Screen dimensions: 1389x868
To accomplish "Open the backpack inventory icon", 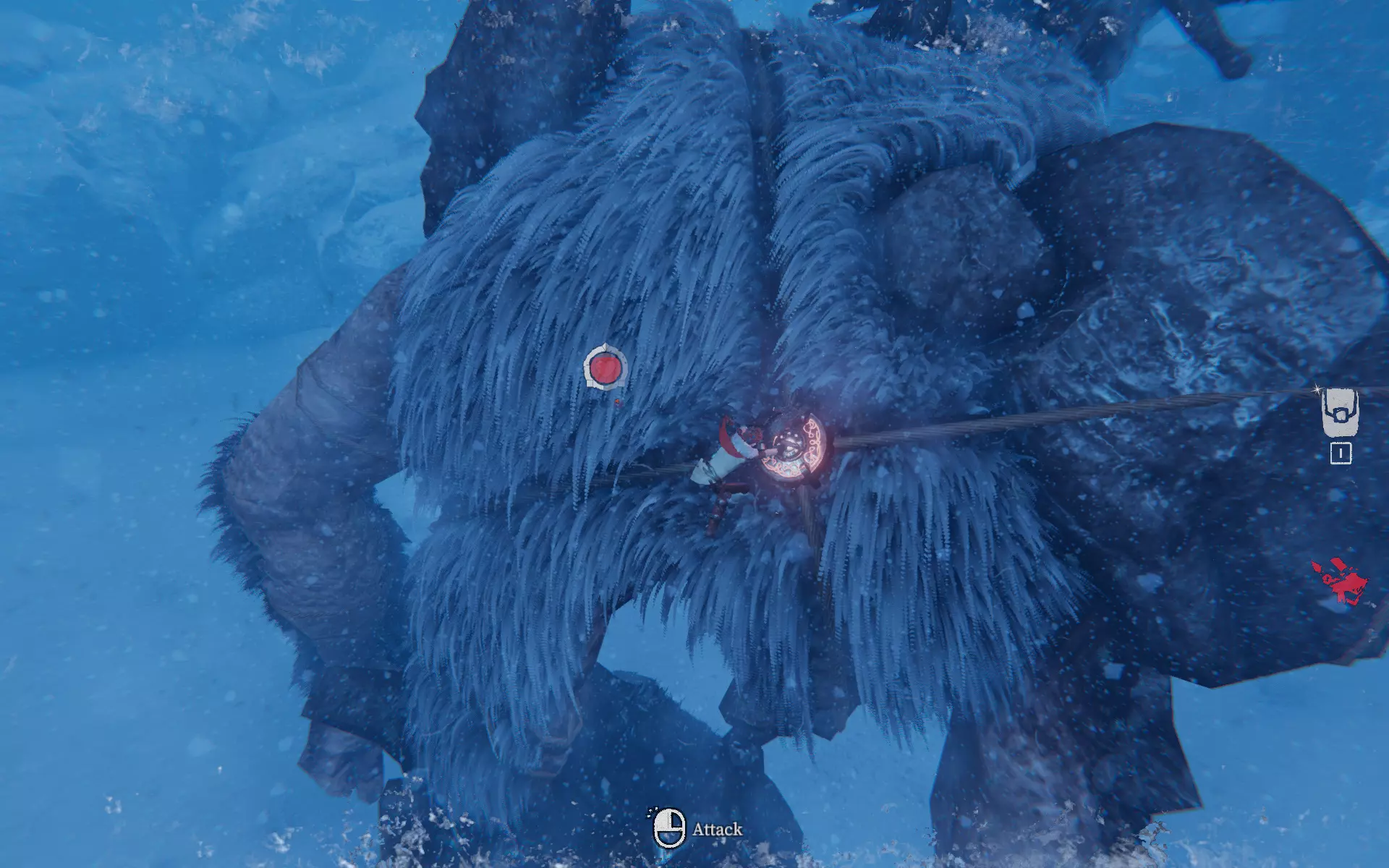I will pyautogui.click(x=1340, y=412).
